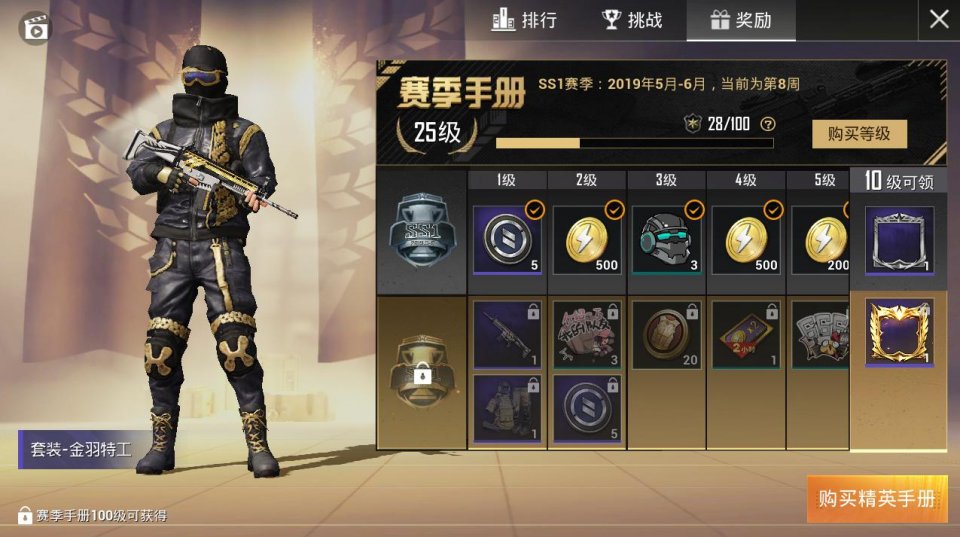The height and width of the screenshot is (537, 960).
Task: Select the level 4 gold coin 500 reward
Action: pos(746,239)
